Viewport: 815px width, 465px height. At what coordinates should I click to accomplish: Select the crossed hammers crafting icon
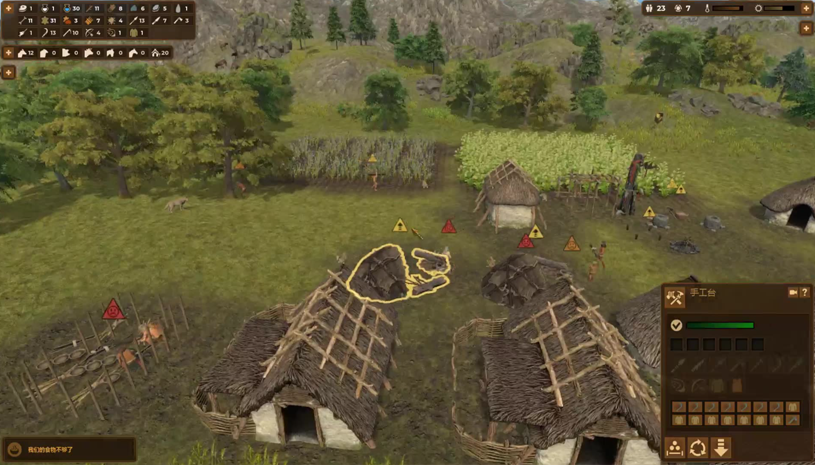675,297
